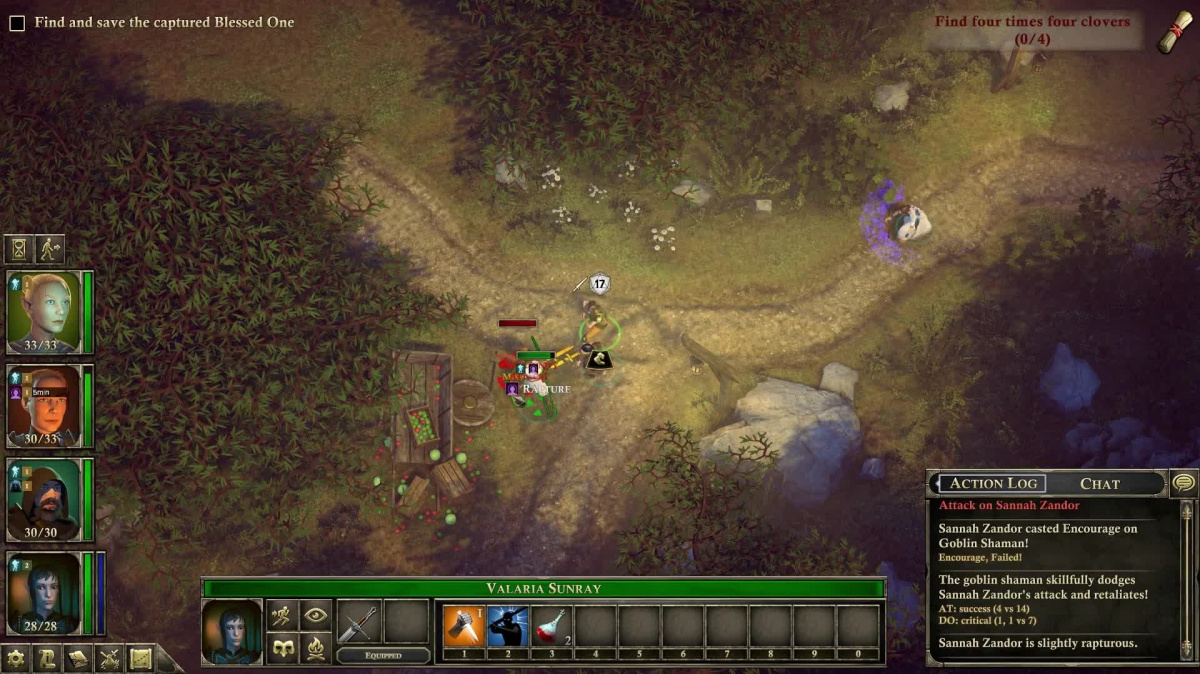Select the red-lit portrait with 30/33 health

[44, 405]
